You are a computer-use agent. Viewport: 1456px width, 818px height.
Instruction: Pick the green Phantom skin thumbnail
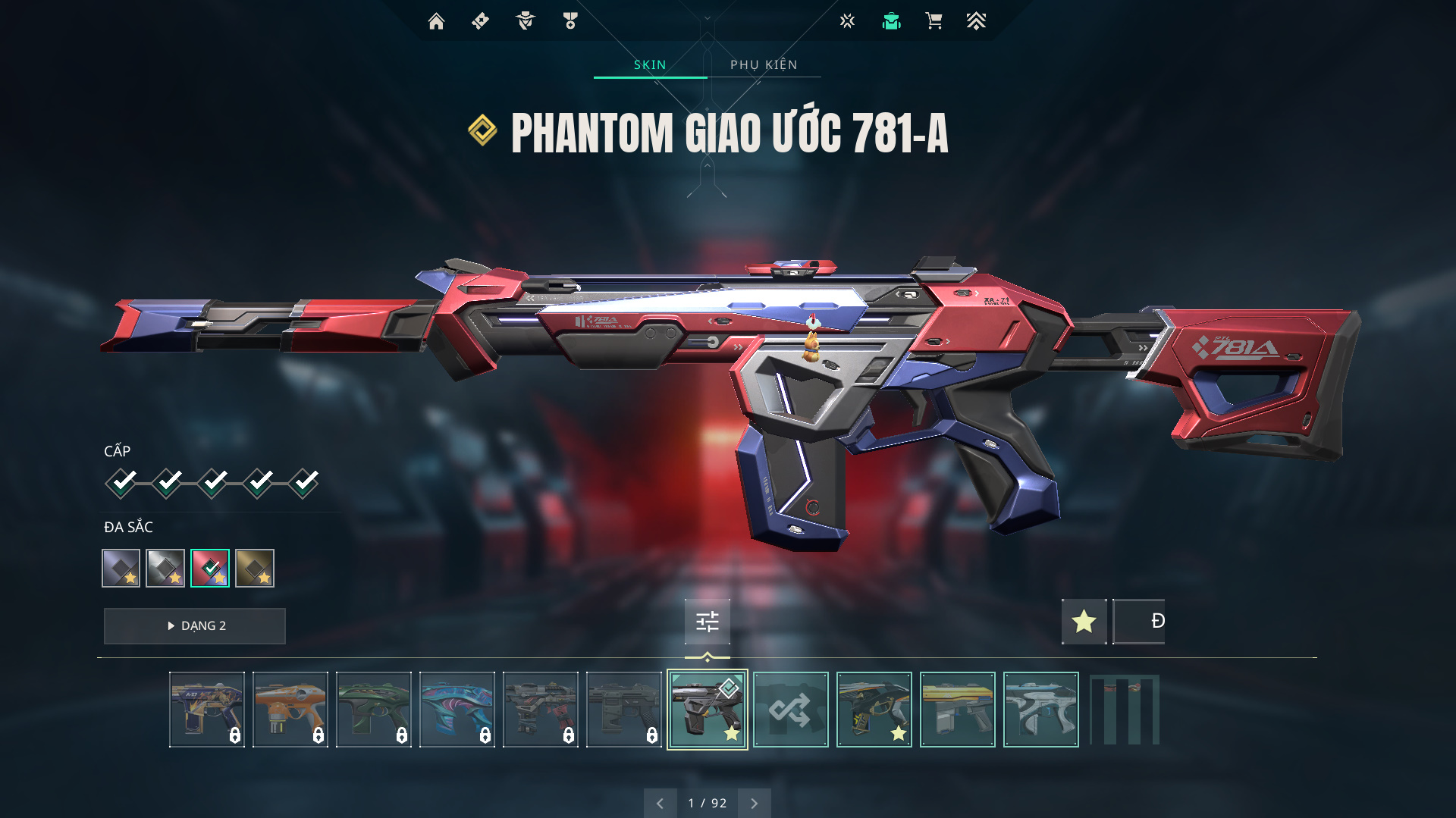coord(374,710)
